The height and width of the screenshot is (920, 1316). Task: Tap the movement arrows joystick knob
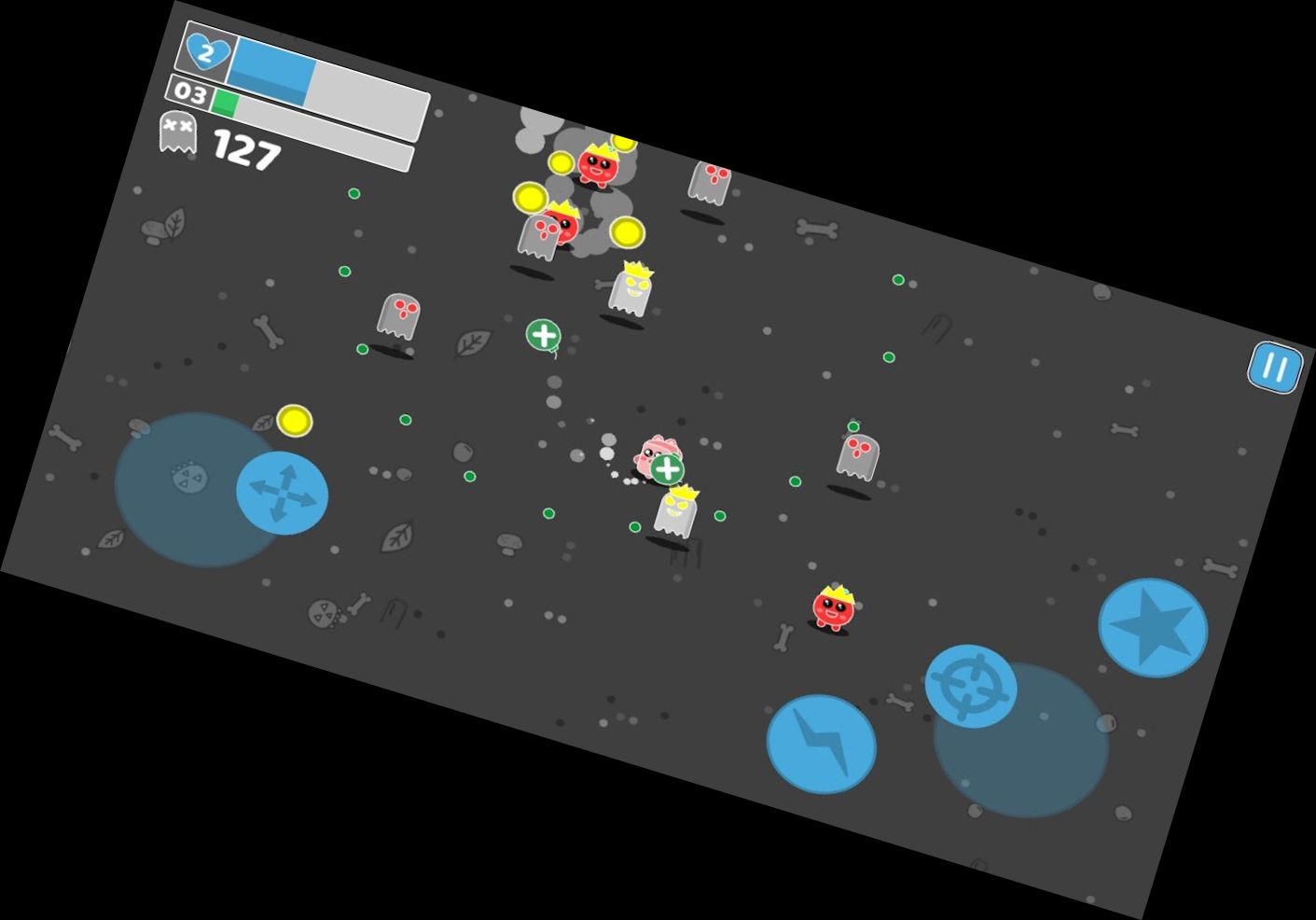click(x=282, y=493)
